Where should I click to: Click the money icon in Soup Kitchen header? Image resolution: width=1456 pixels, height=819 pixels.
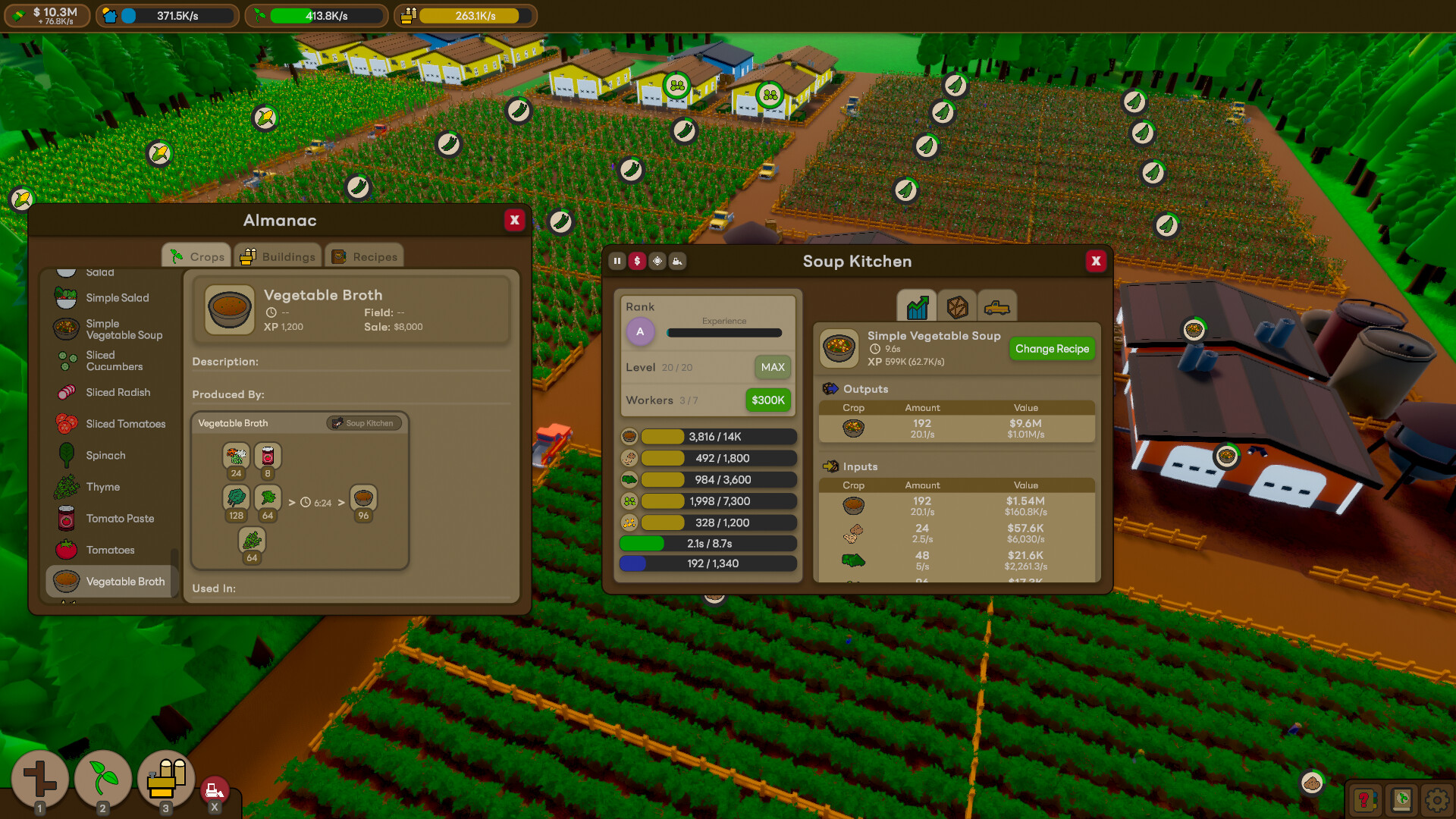[637, 261]
